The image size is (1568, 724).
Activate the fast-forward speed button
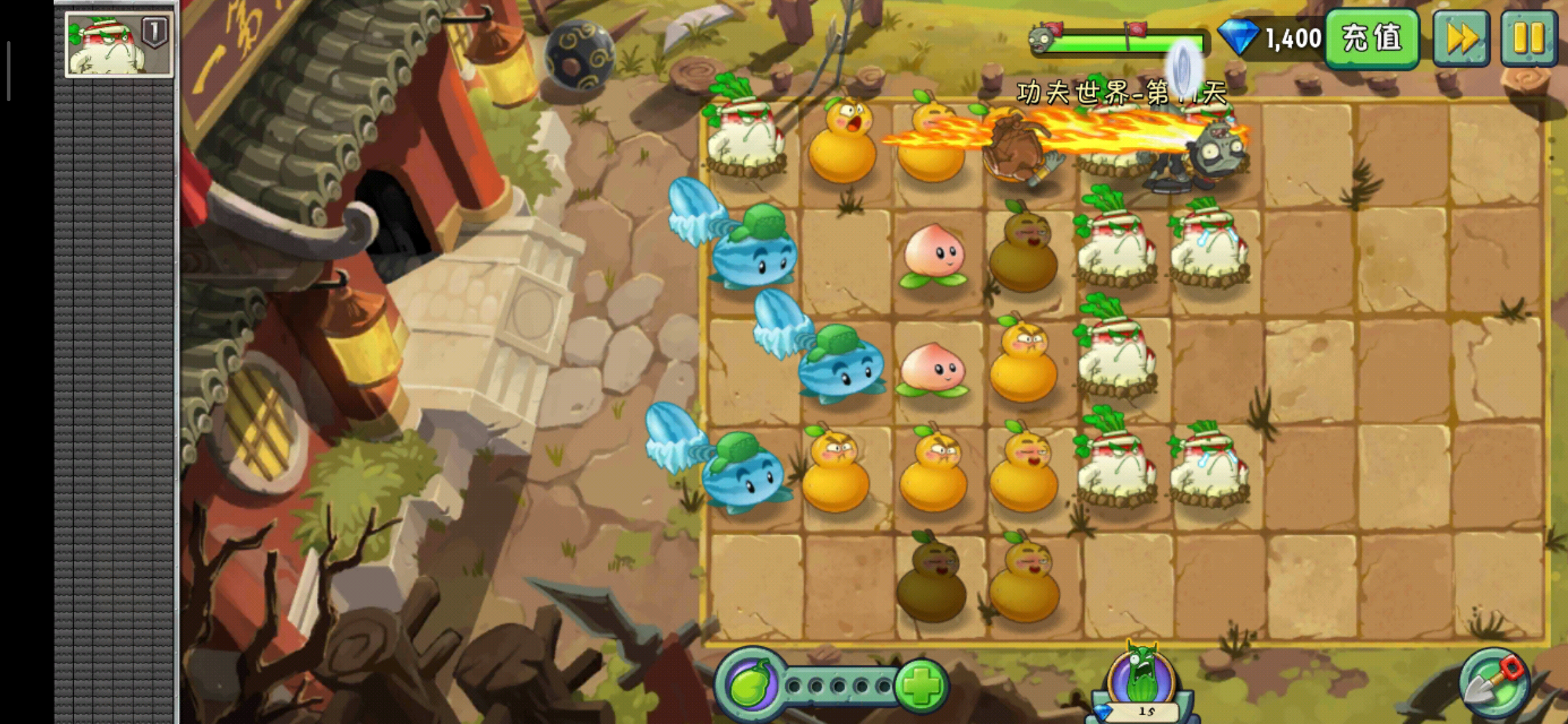(x=1461, y=38)
